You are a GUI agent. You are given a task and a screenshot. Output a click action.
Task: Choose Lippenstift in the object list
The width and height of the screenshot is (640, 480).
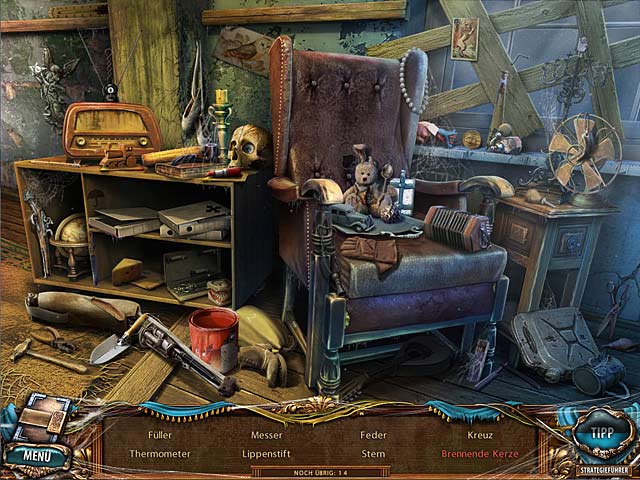point(267,453)
